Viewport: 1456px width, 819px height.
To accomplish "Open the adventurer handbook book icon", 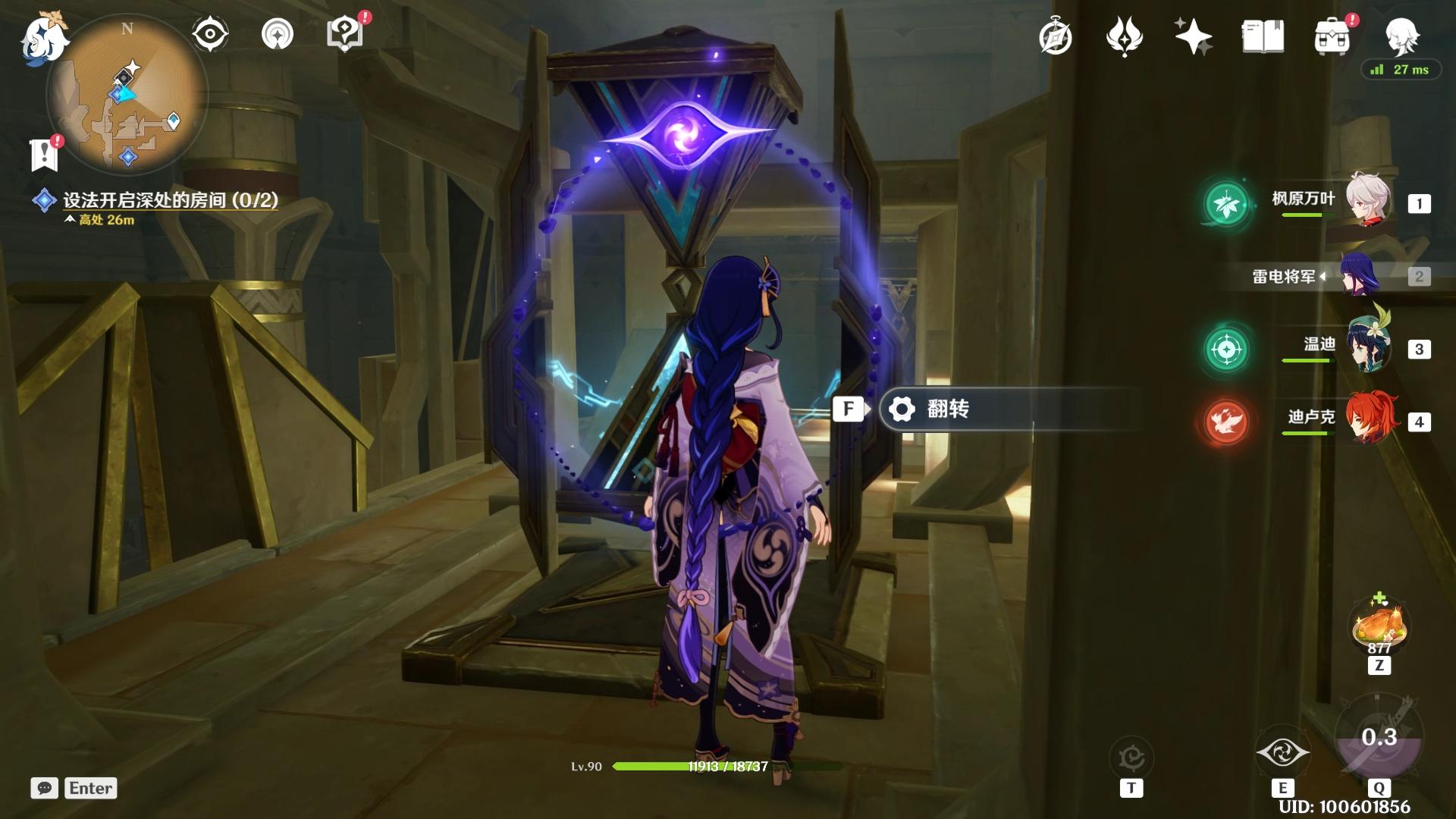I will point(1263,36).
